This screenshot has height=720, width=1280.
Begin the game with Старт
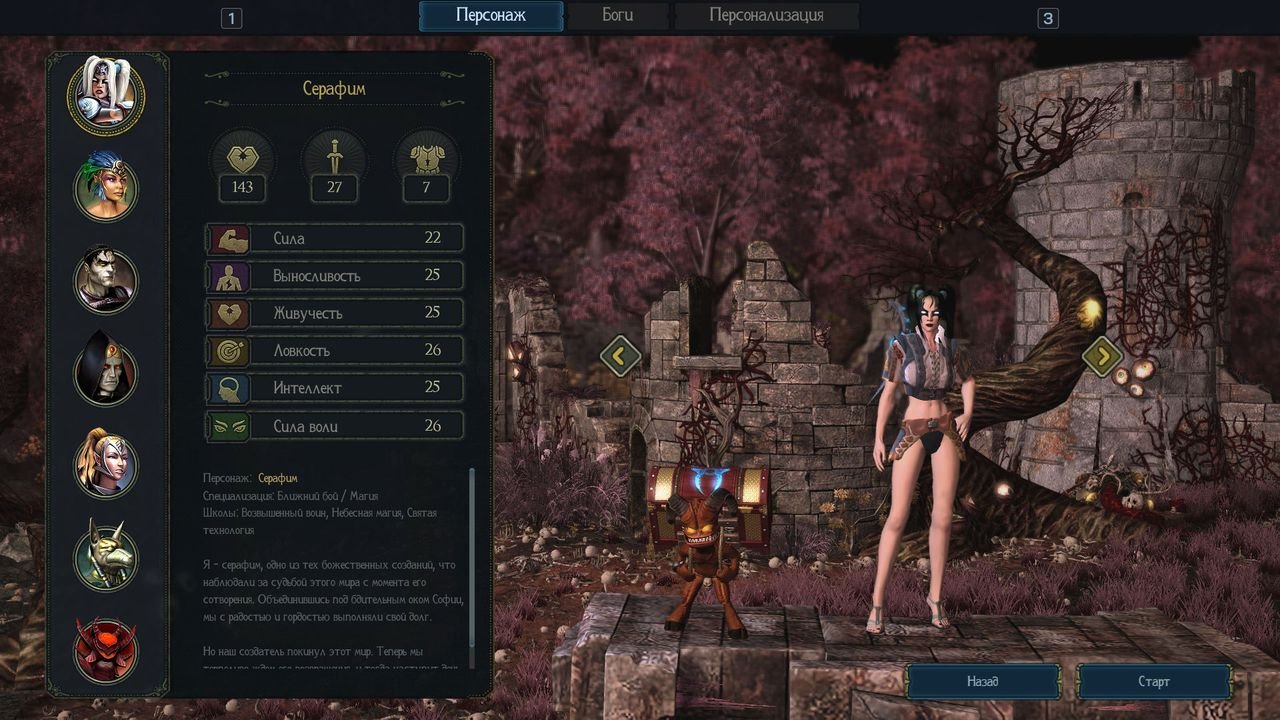click(1153, 682)
